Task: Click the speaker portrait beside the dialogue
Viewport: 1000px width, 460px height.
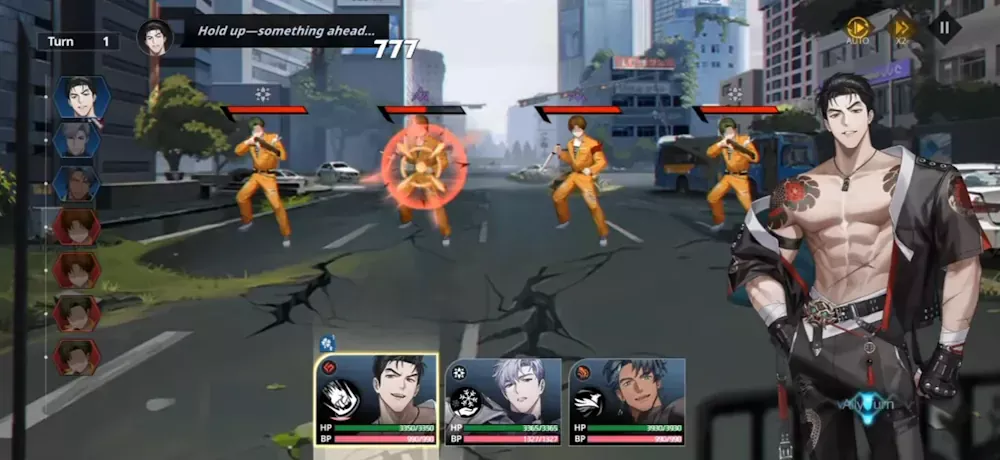Action: [x=155, y=38]
